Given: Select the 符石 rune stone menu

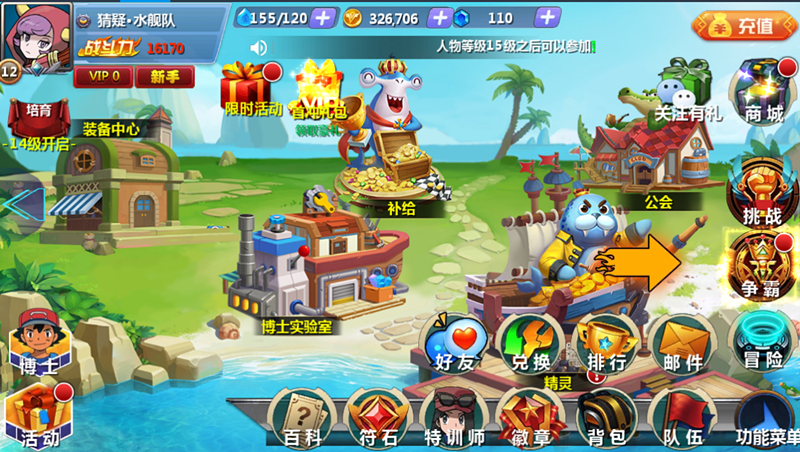Looking at the screenshot, I should (x=377, y=418).
